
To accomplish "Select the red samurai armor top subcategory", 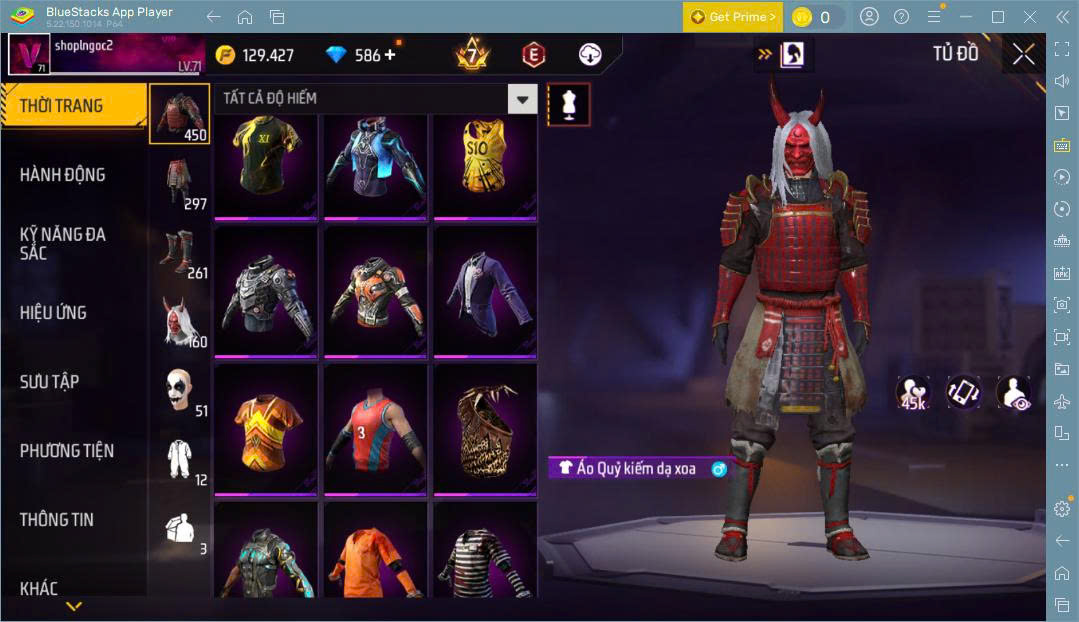I will [180, 113].
